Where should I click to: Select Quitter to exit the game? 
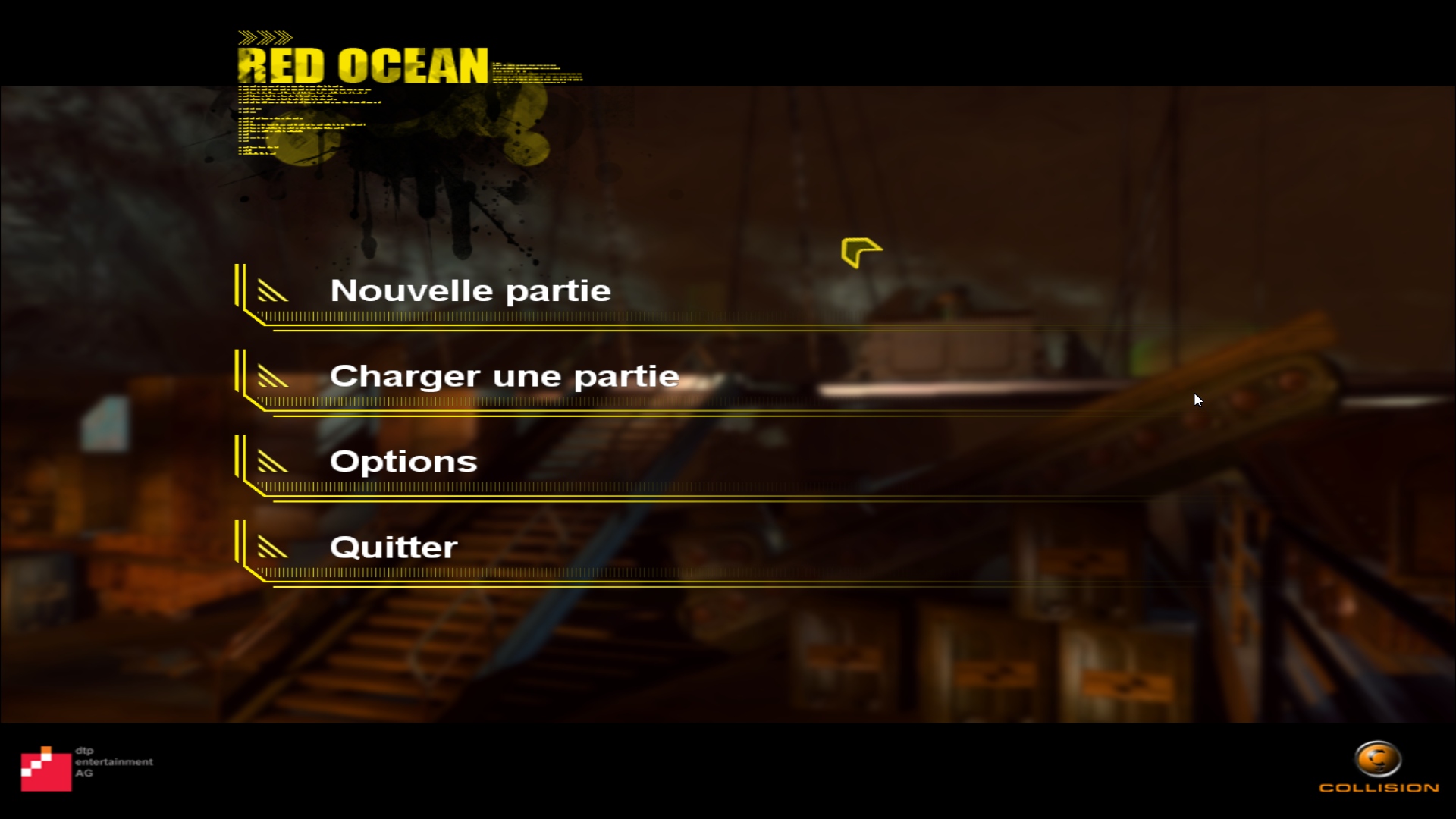coord(394,547)
